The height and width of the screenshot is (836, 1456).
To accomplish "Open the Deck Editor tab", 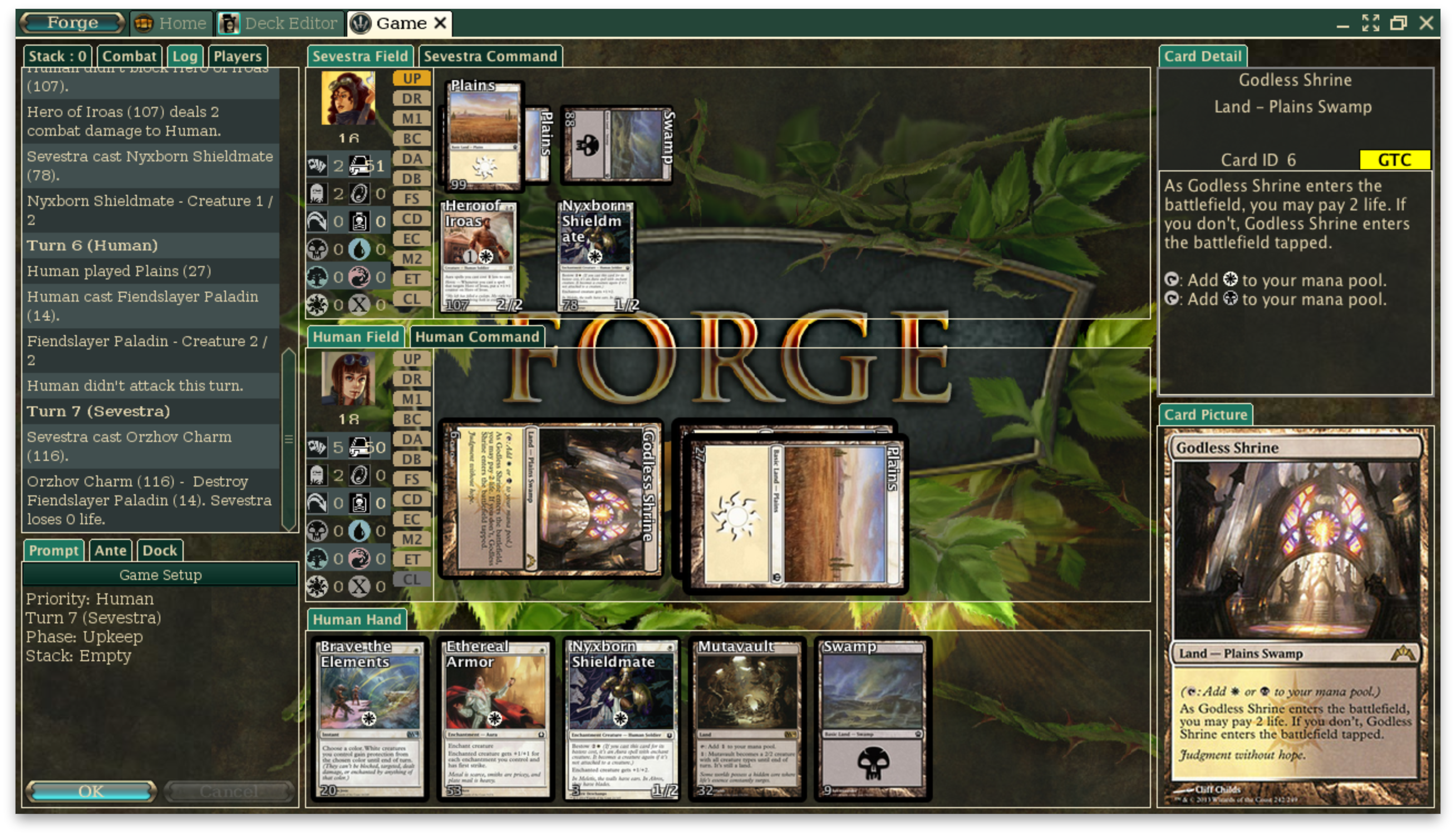I will coord(280,23).
